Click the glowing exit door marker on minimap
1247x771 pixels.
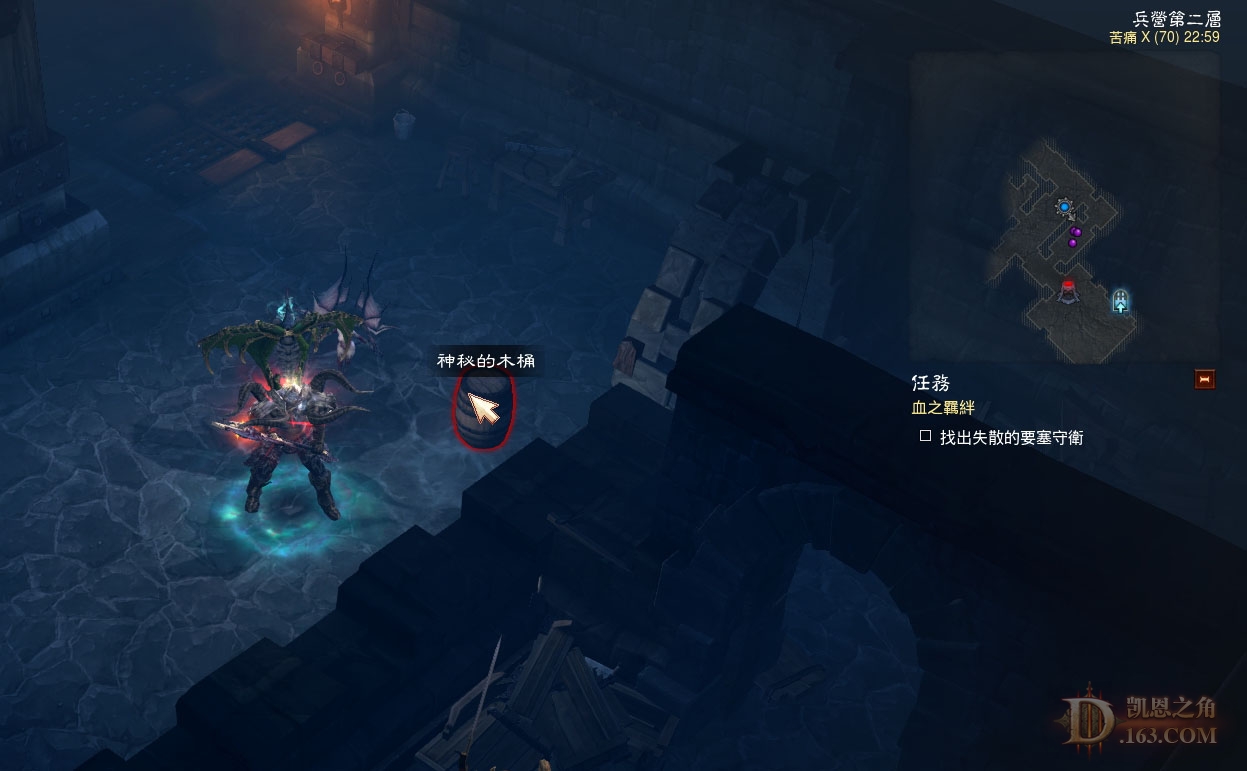(1121, 299)
